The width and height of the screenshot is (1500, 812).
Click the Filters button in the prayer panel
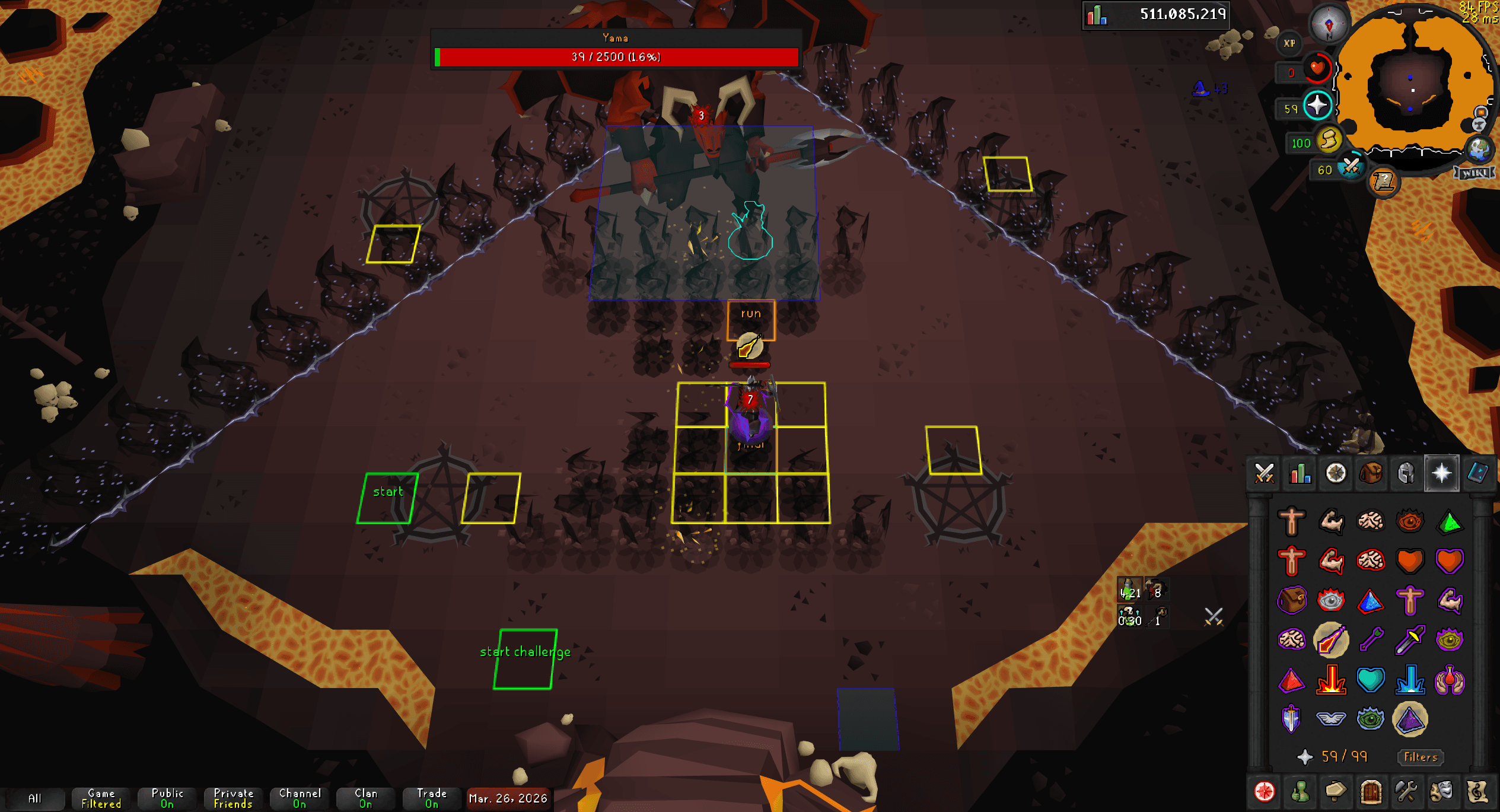click(1420, 757)
